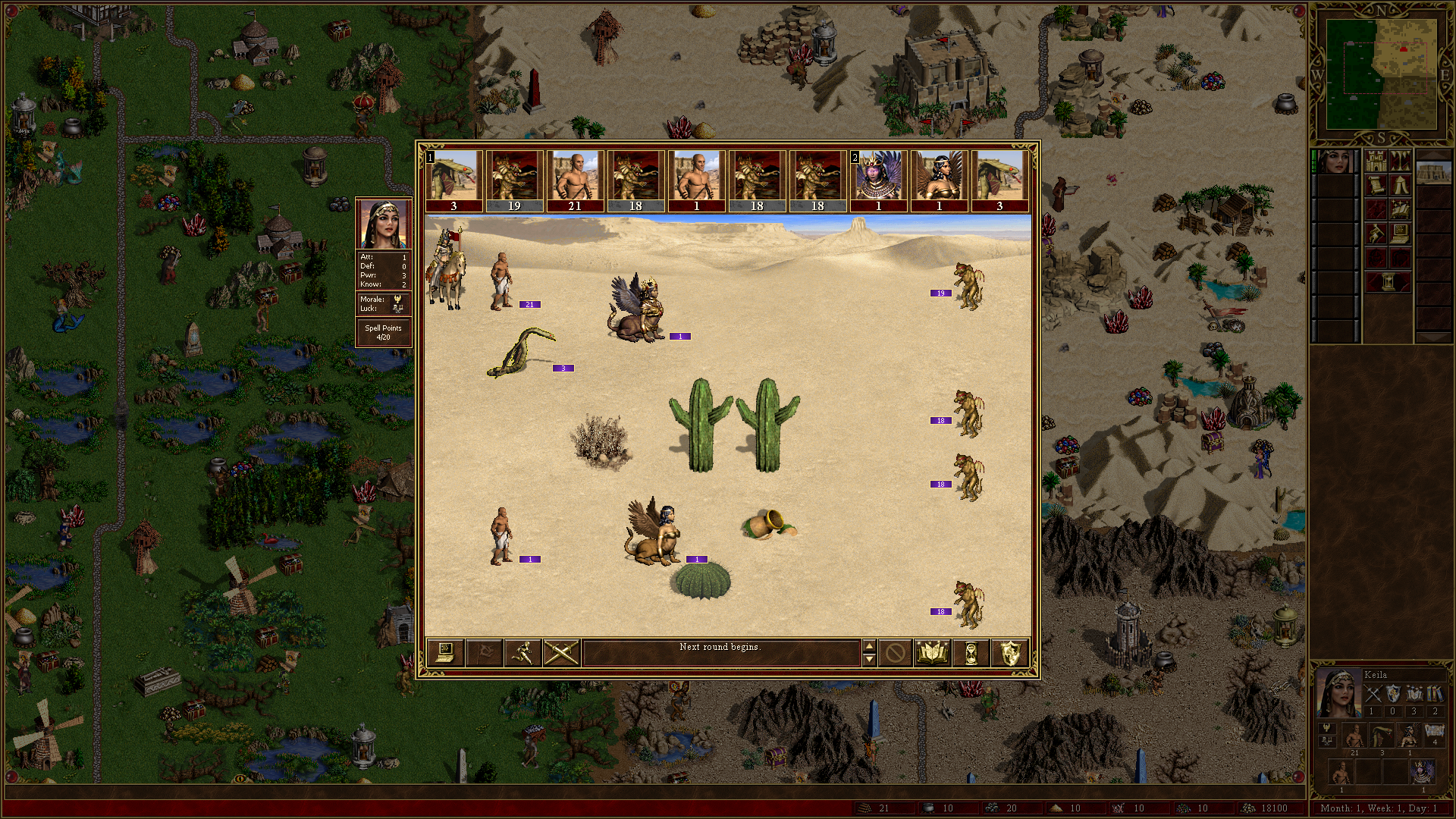This screenshot has height=819, width=1456.
Task: Click the world minimap
Action: point(1381,74)
